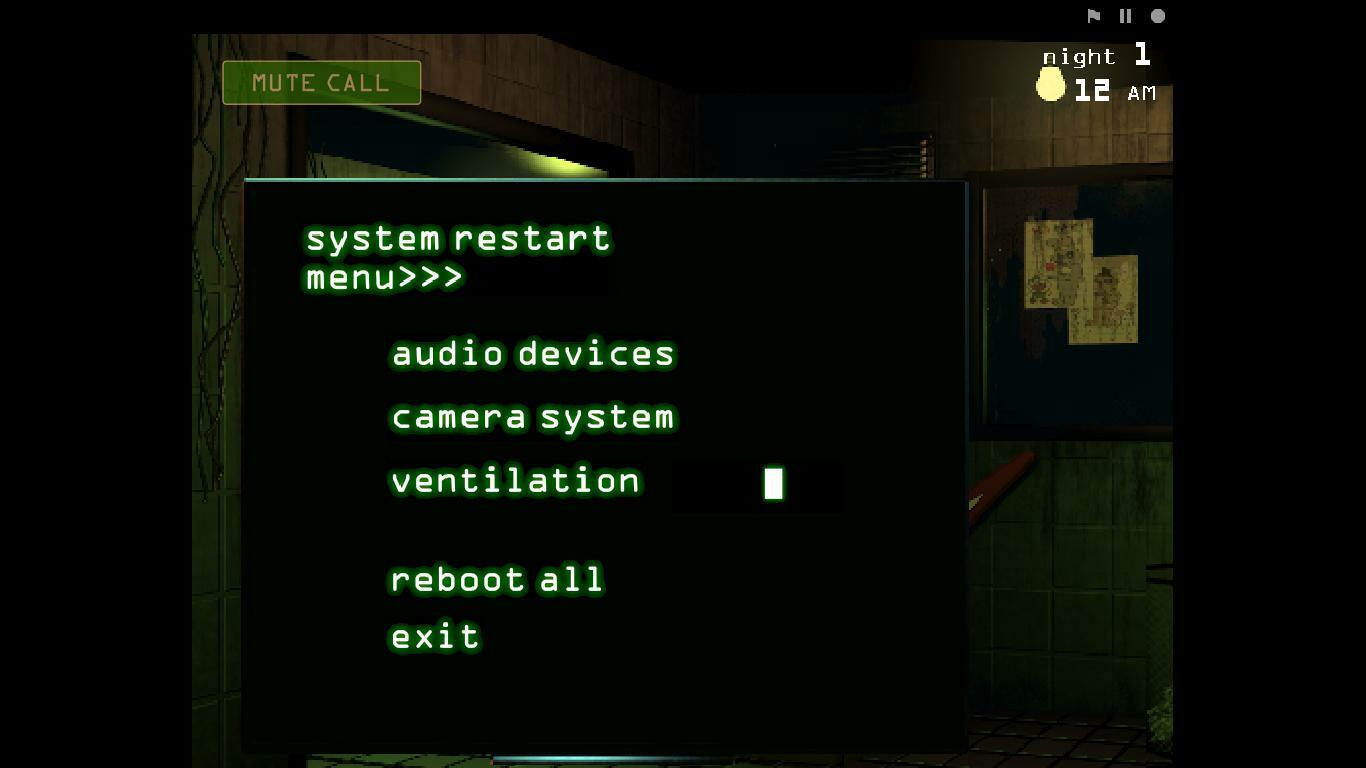Viewport: 1366px width, 768px height.
Task: Choose reboot all from the menu
Action: (496, 579)
